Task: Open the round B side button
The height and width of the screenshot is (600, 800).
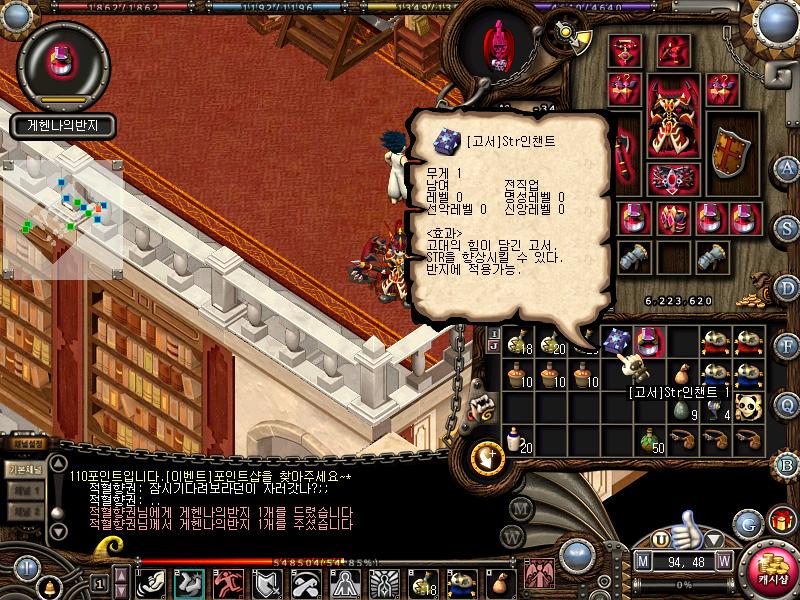Action: (788, 463)
